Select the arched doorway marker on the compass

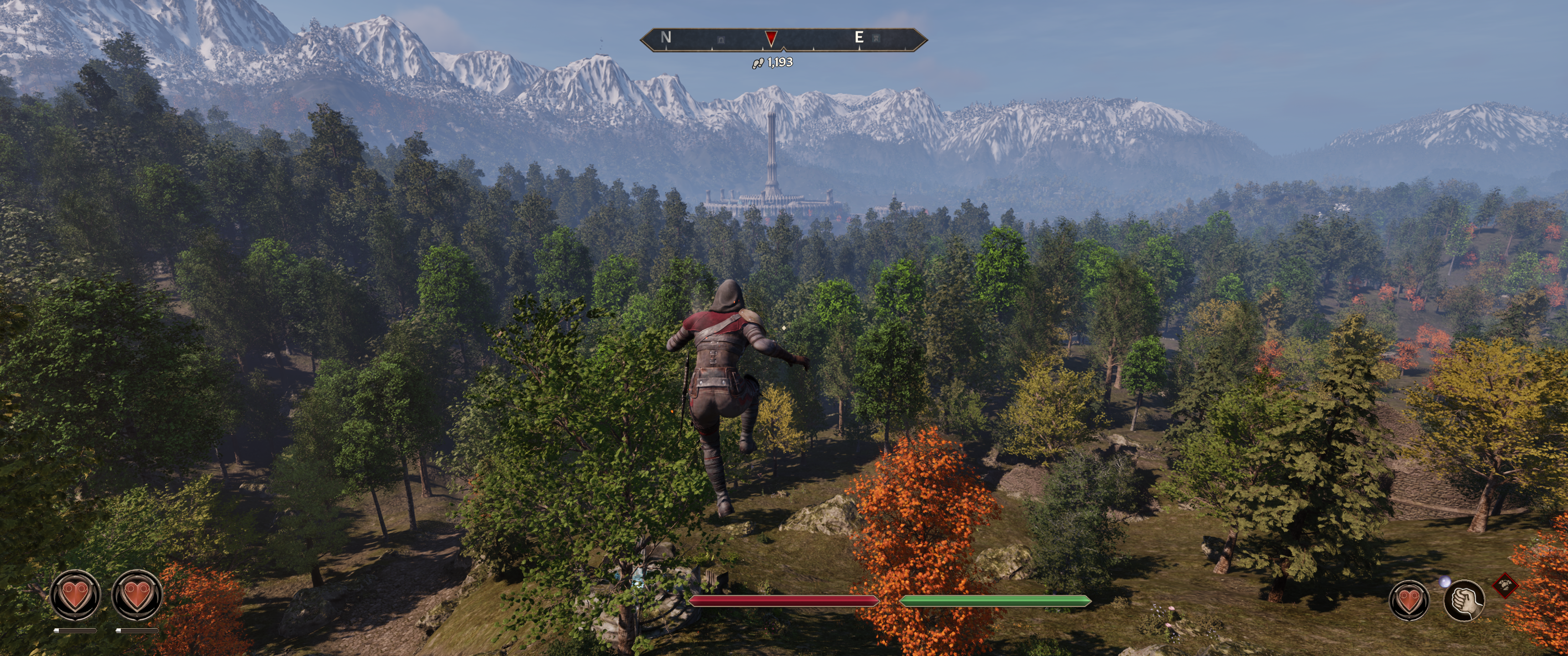(x=721, y=40)
